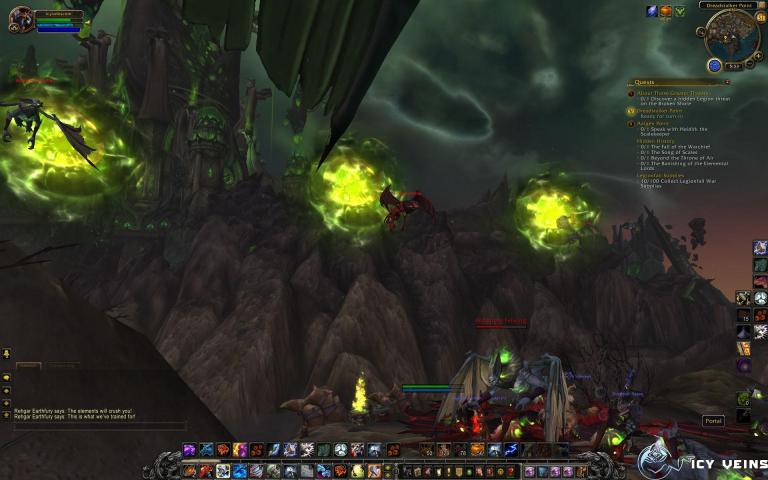Screen dimensions: 768x480
Task: Click the blue circular button below minimap
Action: (x=714, y=66)
